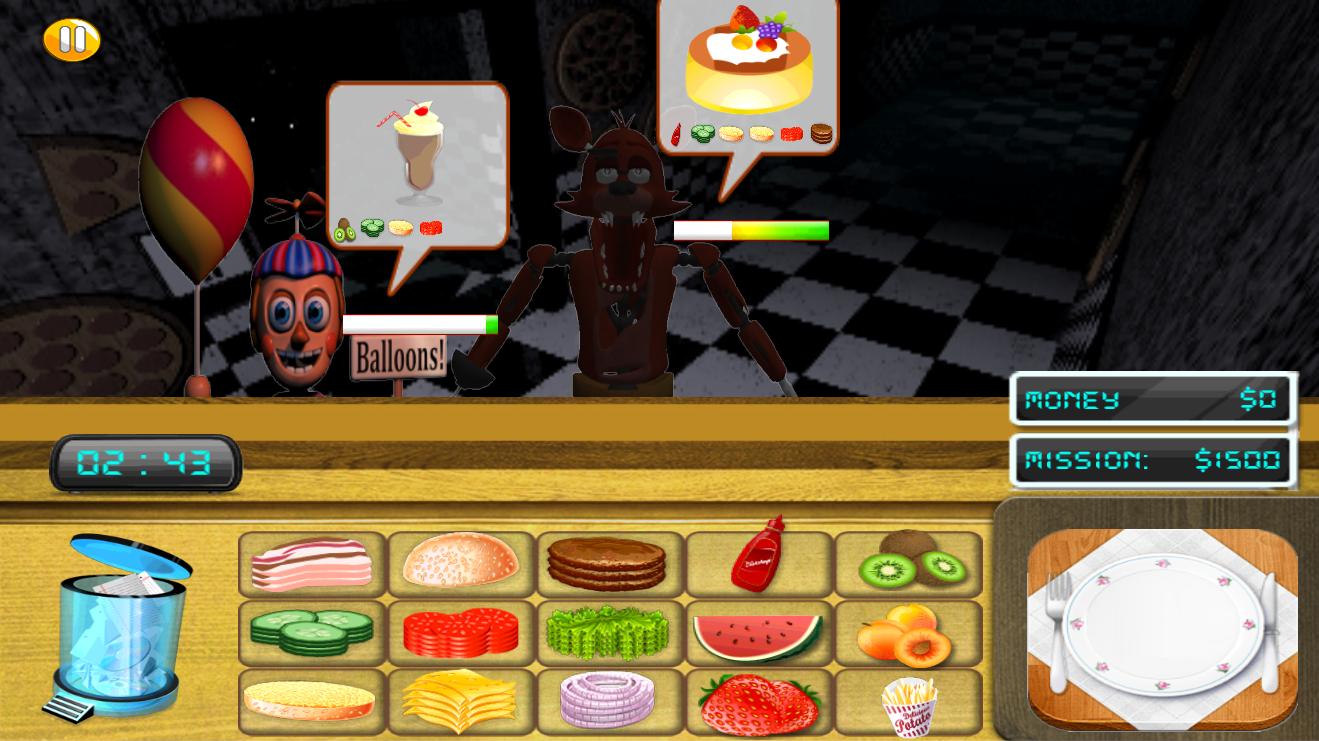Select the bacon strips ingredient
This screenshot has height=741, width=1319.
[310, 563]
